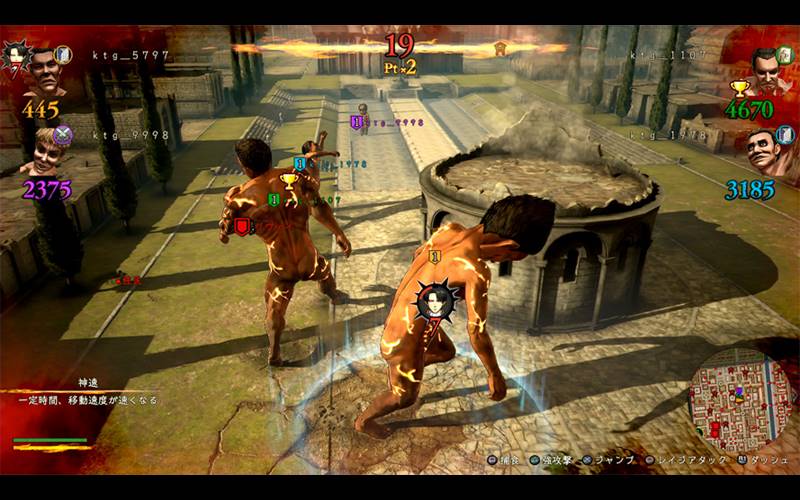Image resolution: width=800 pixels, height=500 pixels.
Task: Choose ktg_1107's titan portrait
Action: 765,68
